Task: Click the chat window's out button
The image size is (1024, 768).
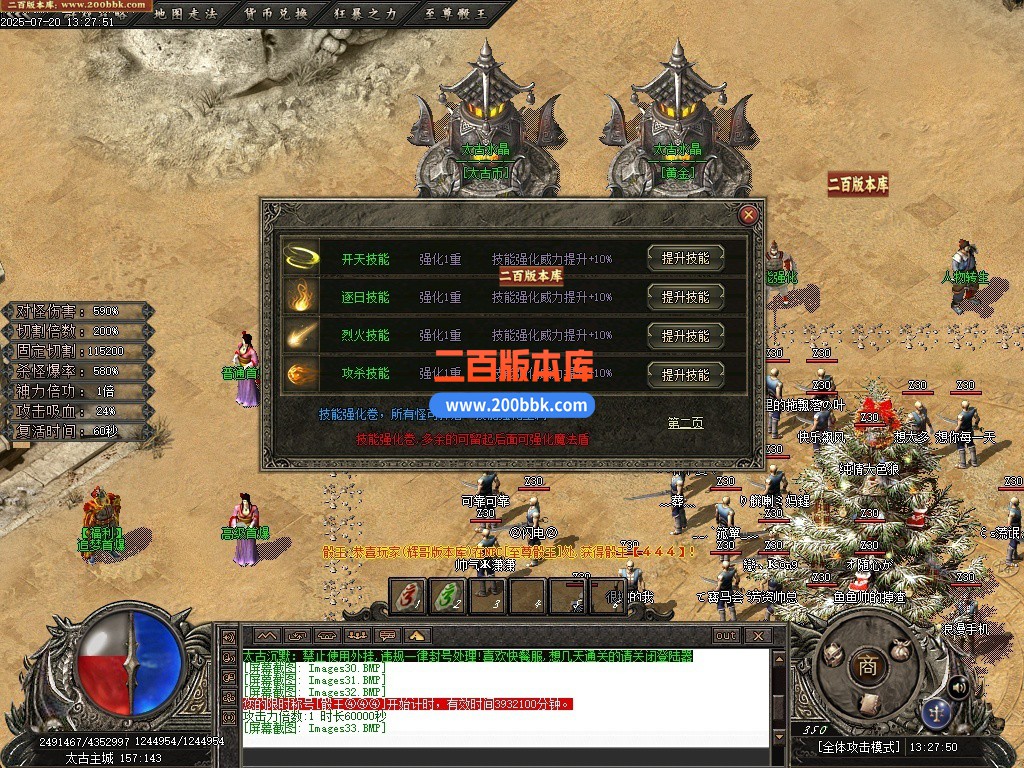Action: click(x=726, y=636)
